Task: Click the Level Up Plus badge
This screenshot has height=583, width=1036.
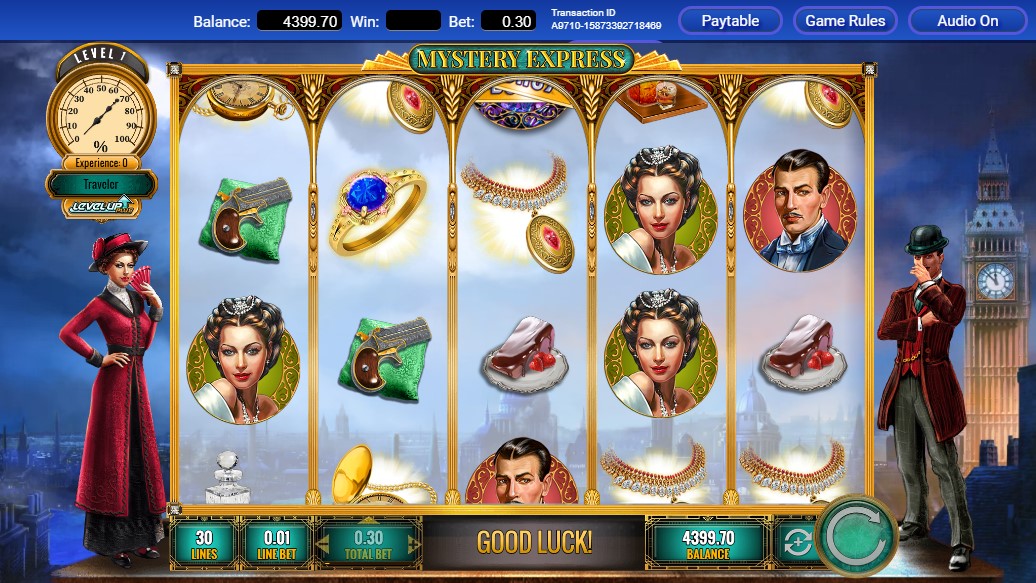Action: 100,207
